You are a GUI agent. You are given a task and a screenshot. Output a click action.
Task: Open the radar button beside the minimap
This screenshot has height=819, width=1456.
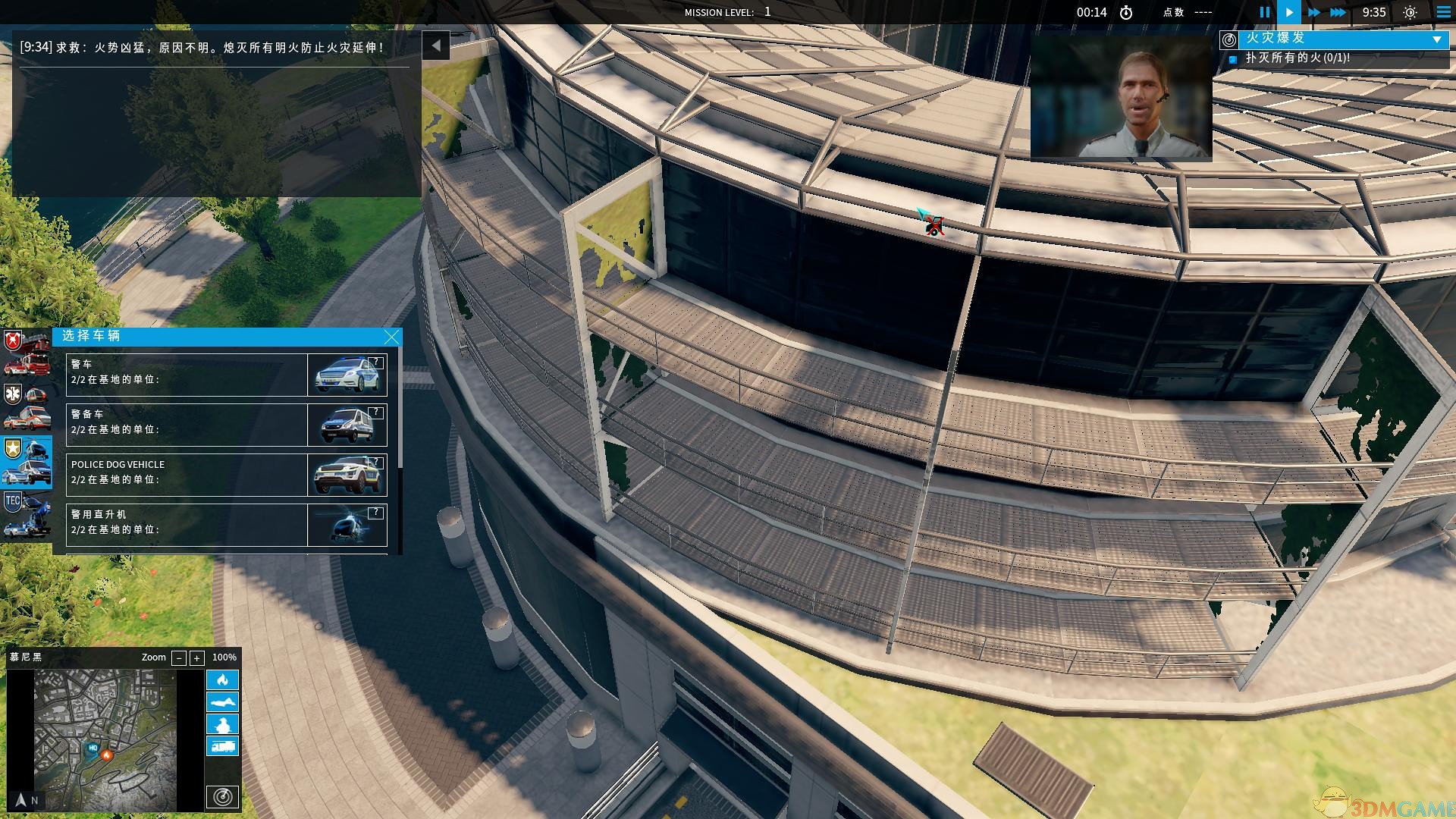(x=222, y=797)
